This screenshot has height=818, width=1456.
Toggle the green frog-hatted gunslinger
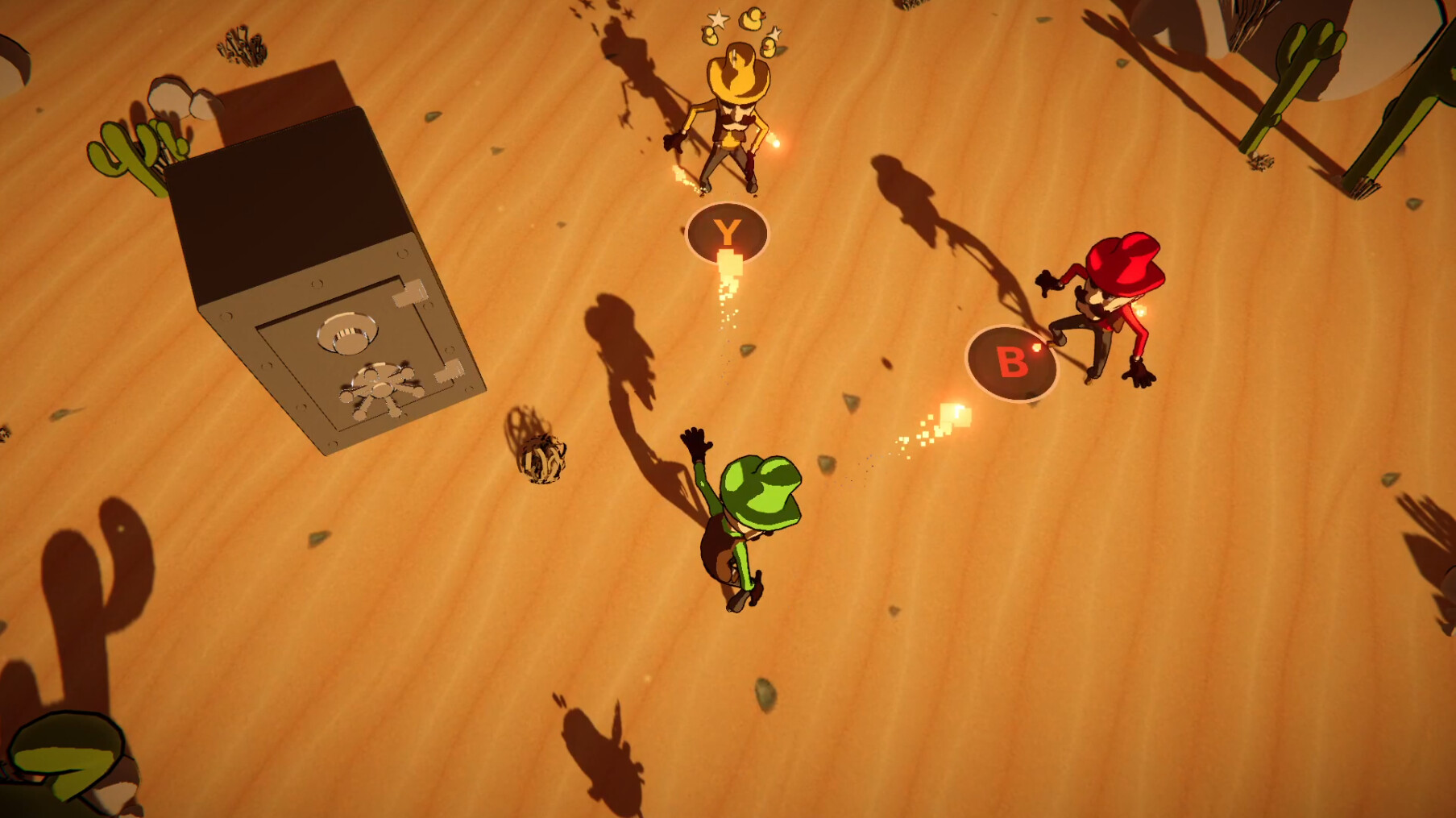tap(753, 508)
